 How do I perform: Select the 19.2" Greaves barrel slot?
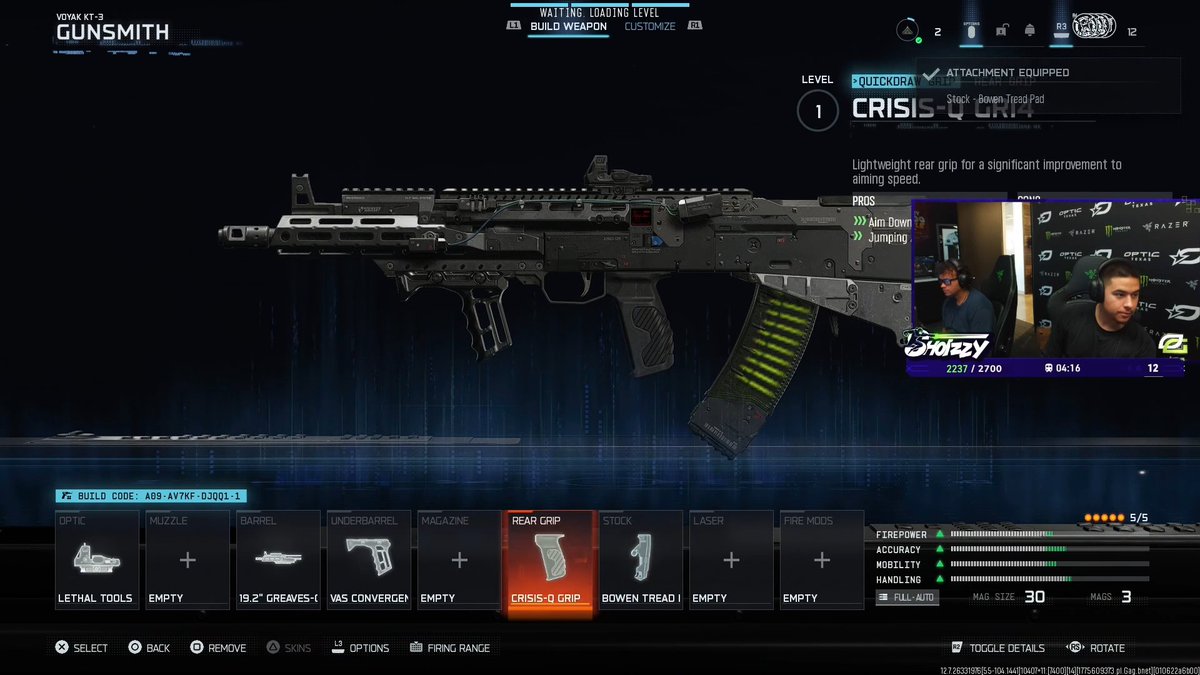(x=278, y=560)
